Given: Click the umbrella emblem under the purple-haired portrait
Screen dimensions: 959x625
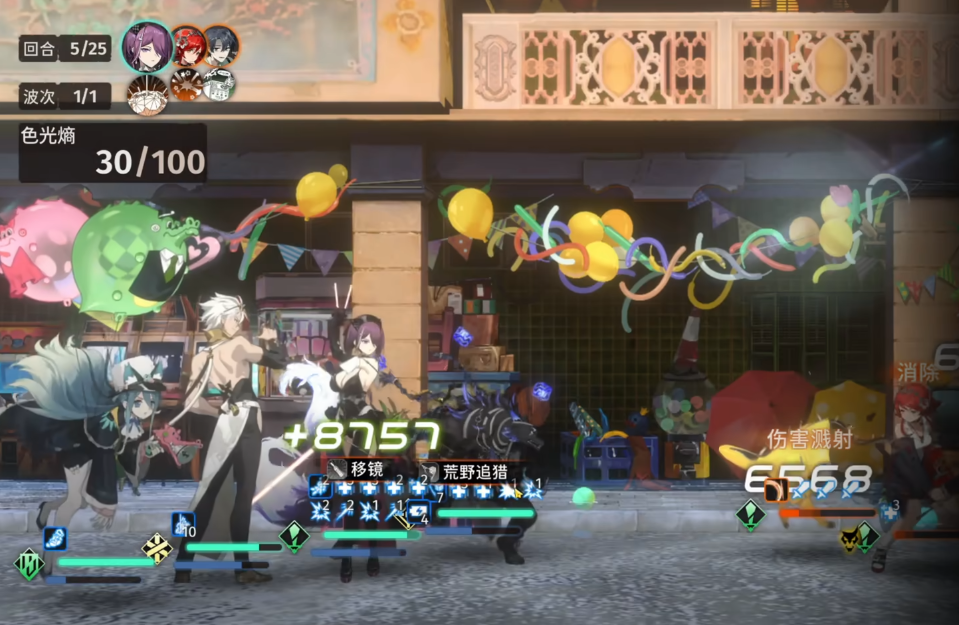Looking at the screenshot, I should [147, 93].
